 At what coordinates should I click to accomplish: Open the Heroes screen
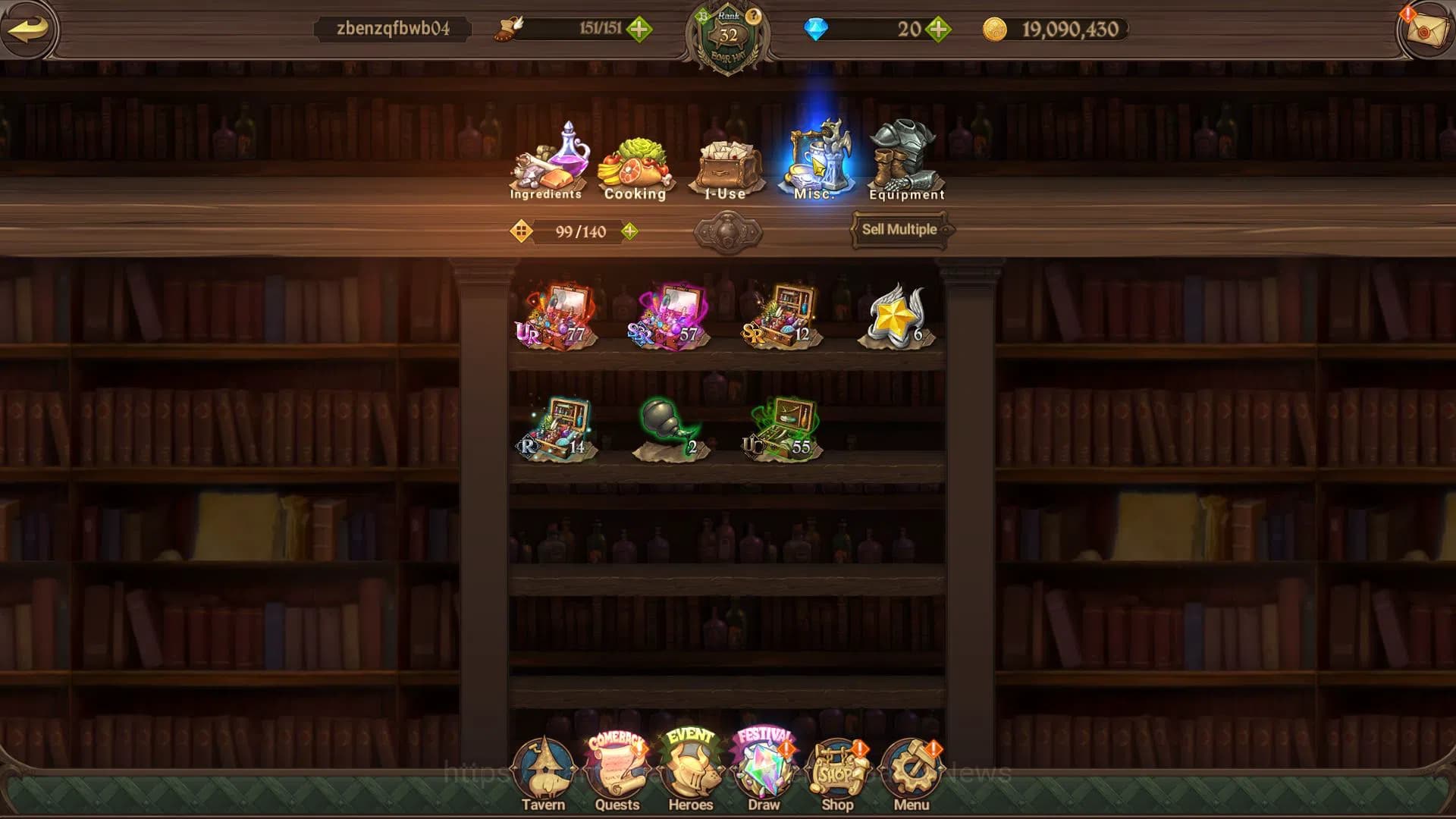pos(690,775)
